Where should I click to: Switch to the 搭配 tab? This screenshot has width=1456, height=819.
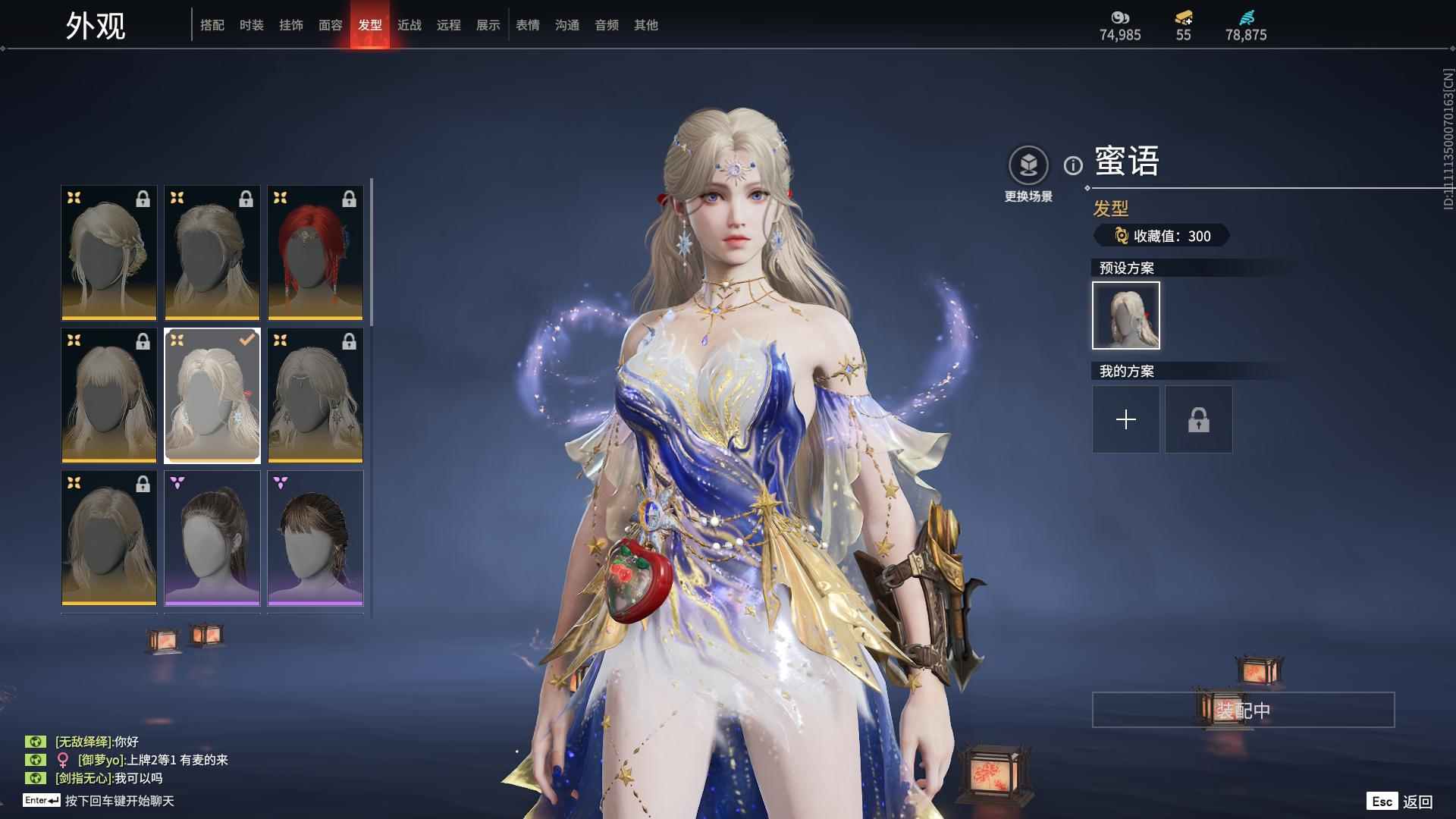coord(212,25)
